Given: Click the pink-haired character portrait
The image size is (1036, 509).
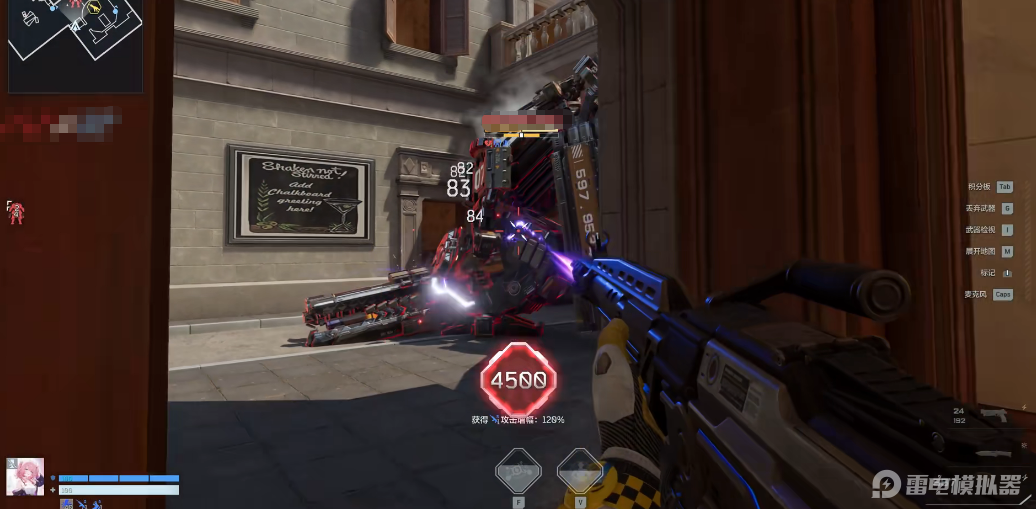Looking at the screenshot, I should 25,477.
